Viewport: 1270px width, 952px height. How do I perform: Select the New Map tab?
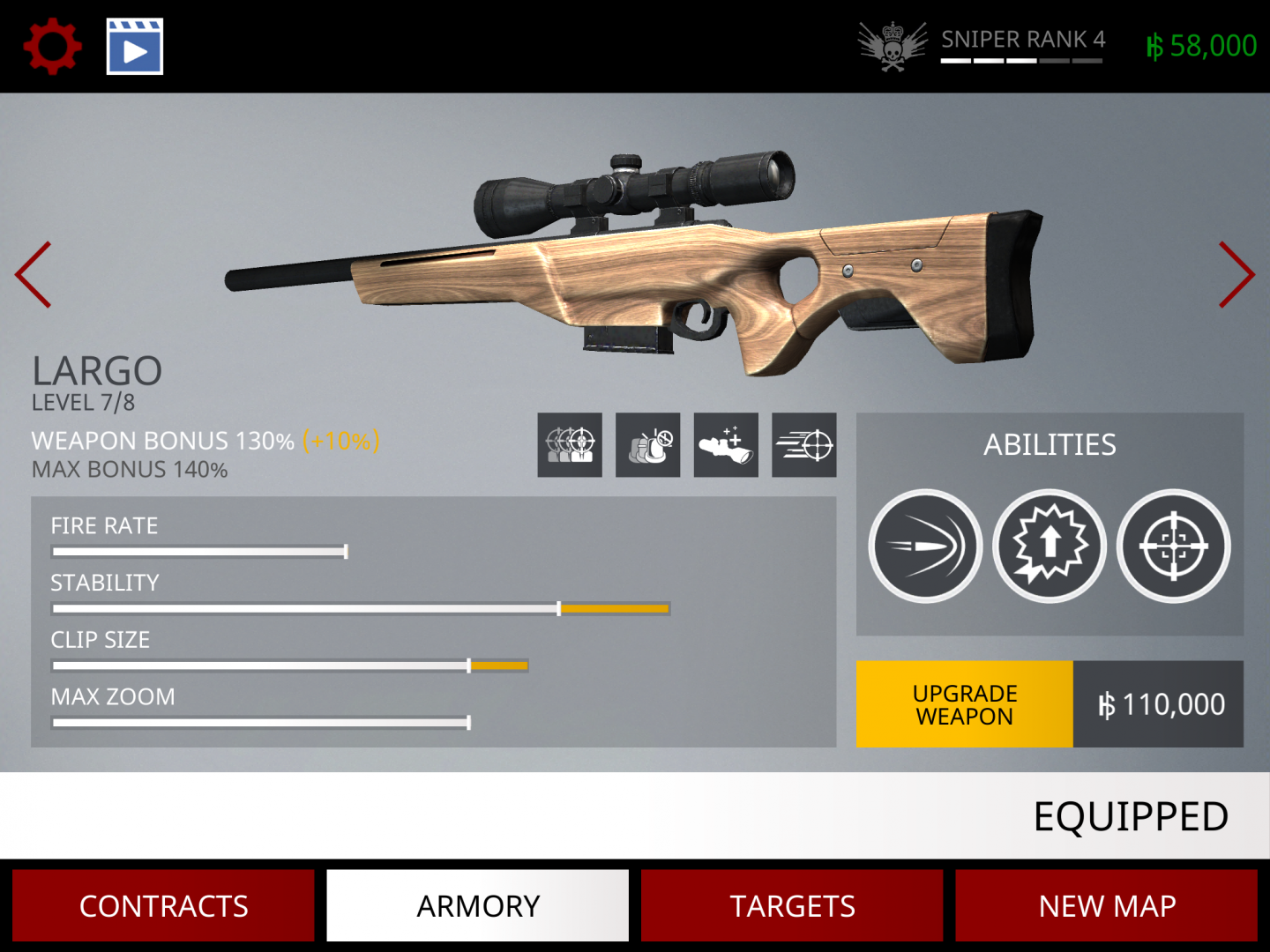click(1106, 905)
